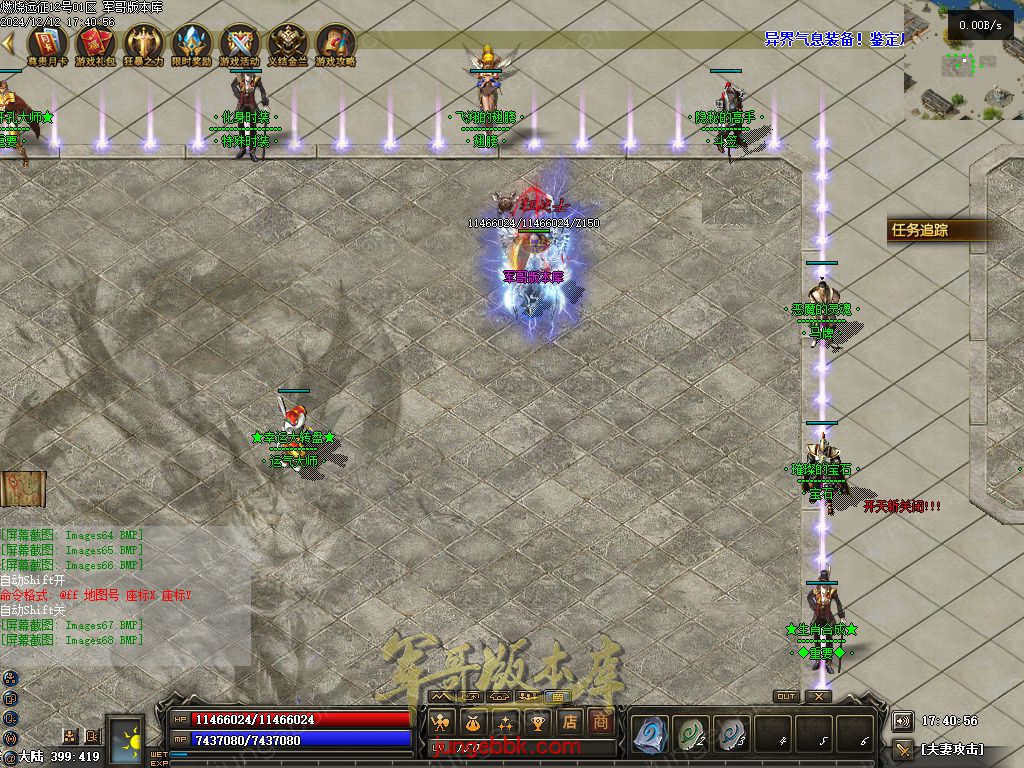The height and width of the screenshot is (768, 1024).
Task: Open the 游戏攻略 game guide icon
Action: pyautogui.click(x=335, y=44)
